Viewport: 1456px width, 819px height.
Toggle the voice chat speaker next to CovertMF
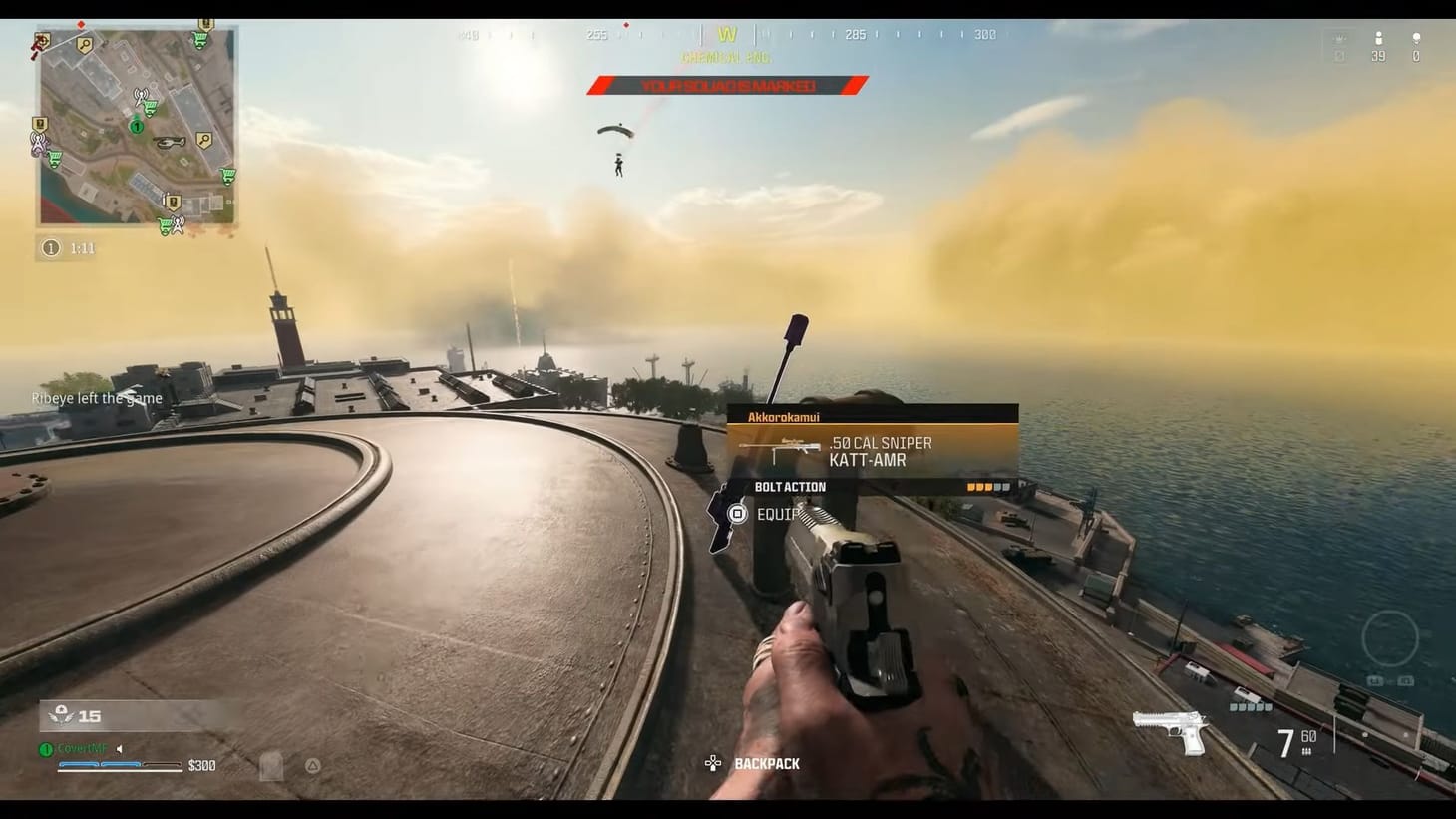(120, 748)
